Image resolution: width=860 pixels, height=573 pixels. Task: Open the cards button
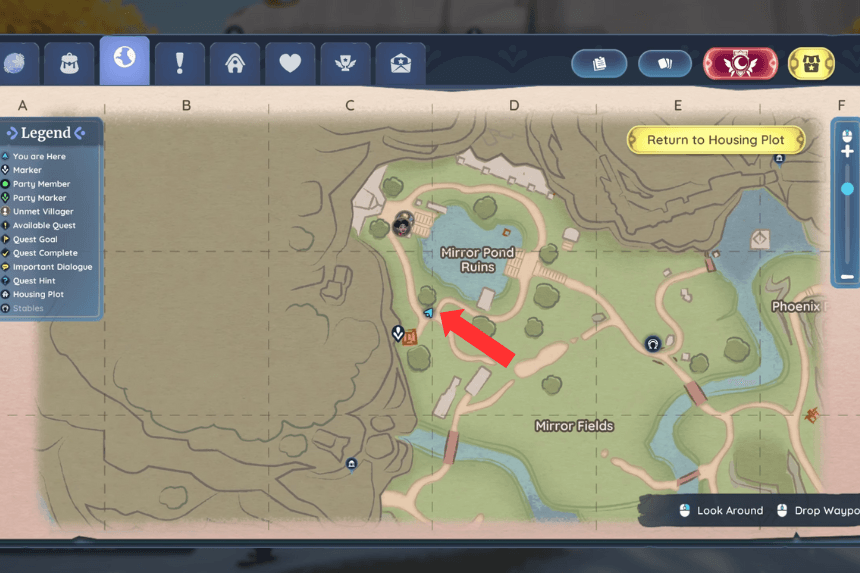click(666, 63)
